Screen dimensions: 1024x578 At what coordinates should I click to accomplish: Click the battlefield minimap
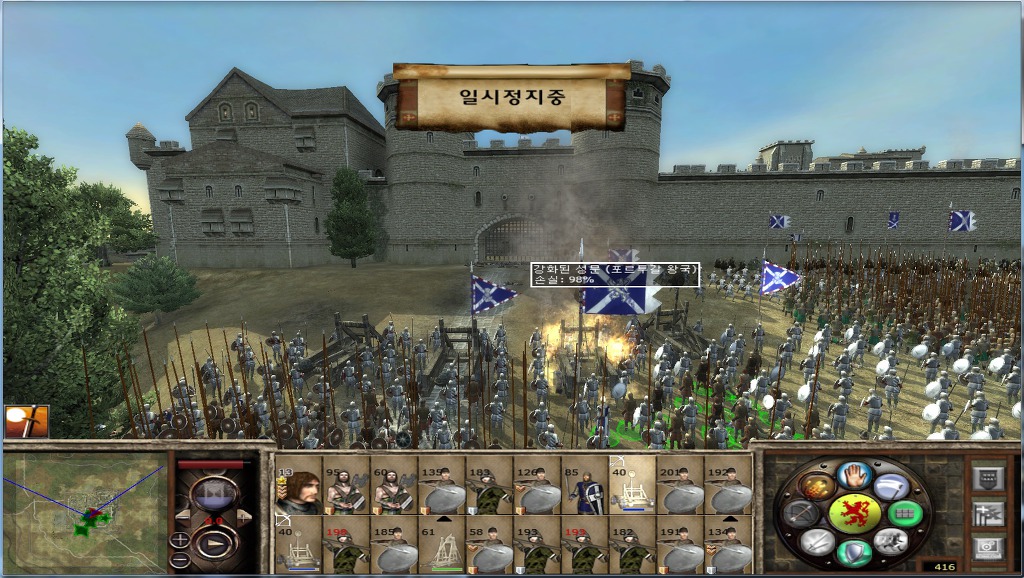point(84,512)
